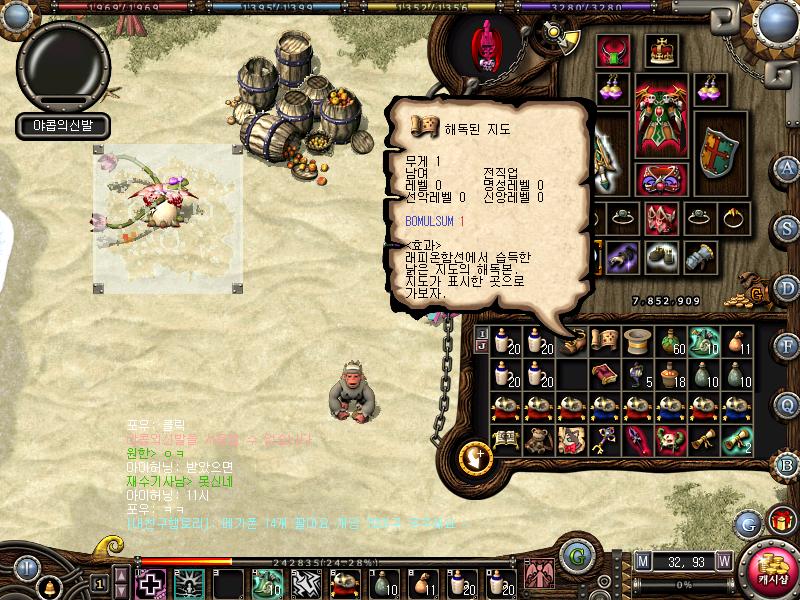
Task: Click the round F side button
Action: pos(787,346)
